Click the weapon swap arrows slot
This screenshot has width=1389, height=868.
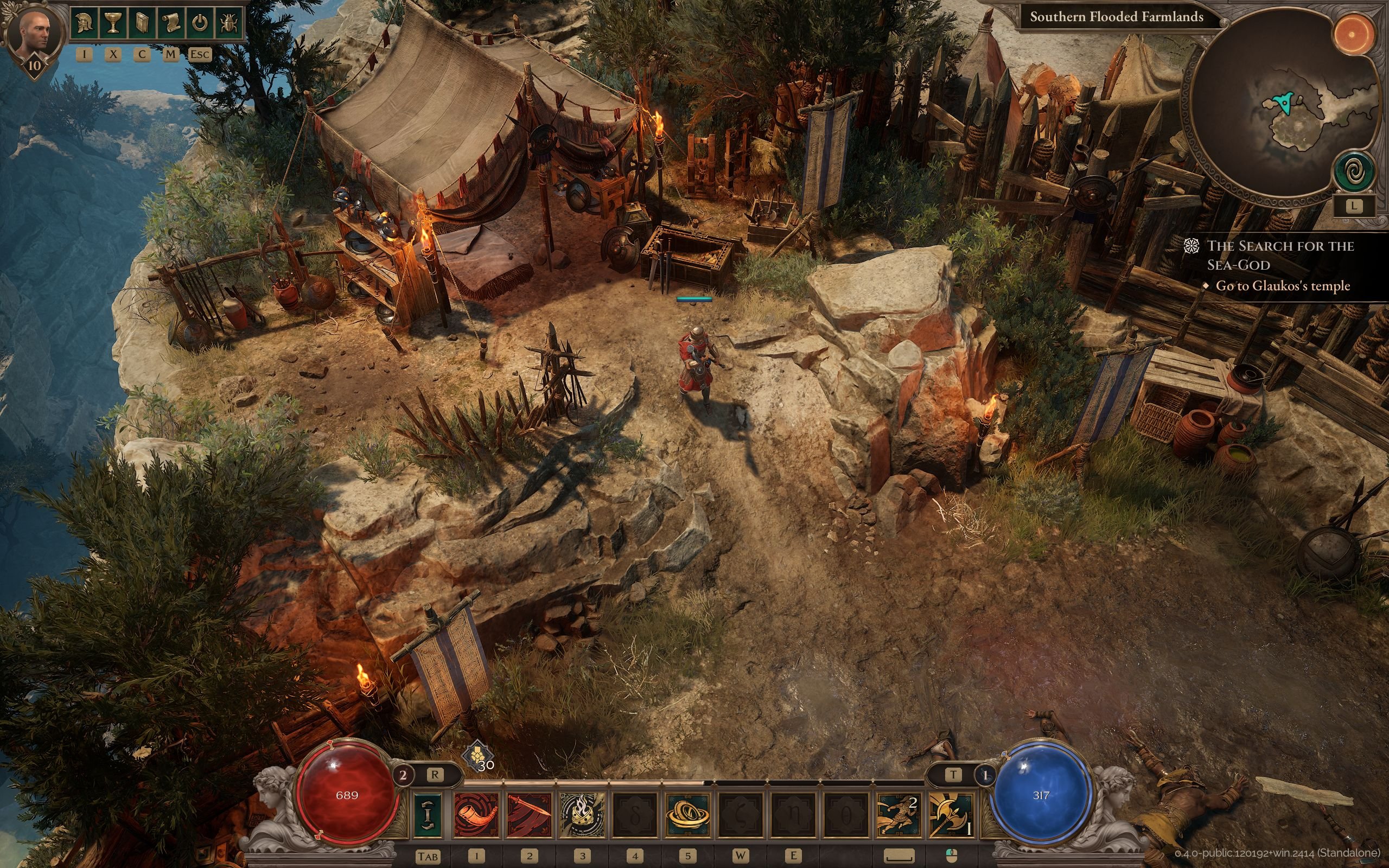[x=428, y=815]
